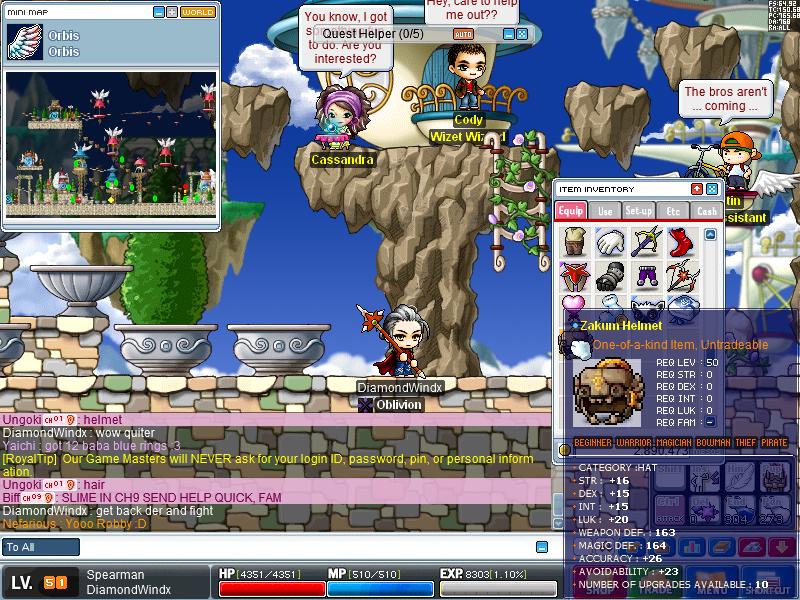Close the Item Inventory window
The height and width of the screenshot is (600, 800).
(x=712, y=189)
